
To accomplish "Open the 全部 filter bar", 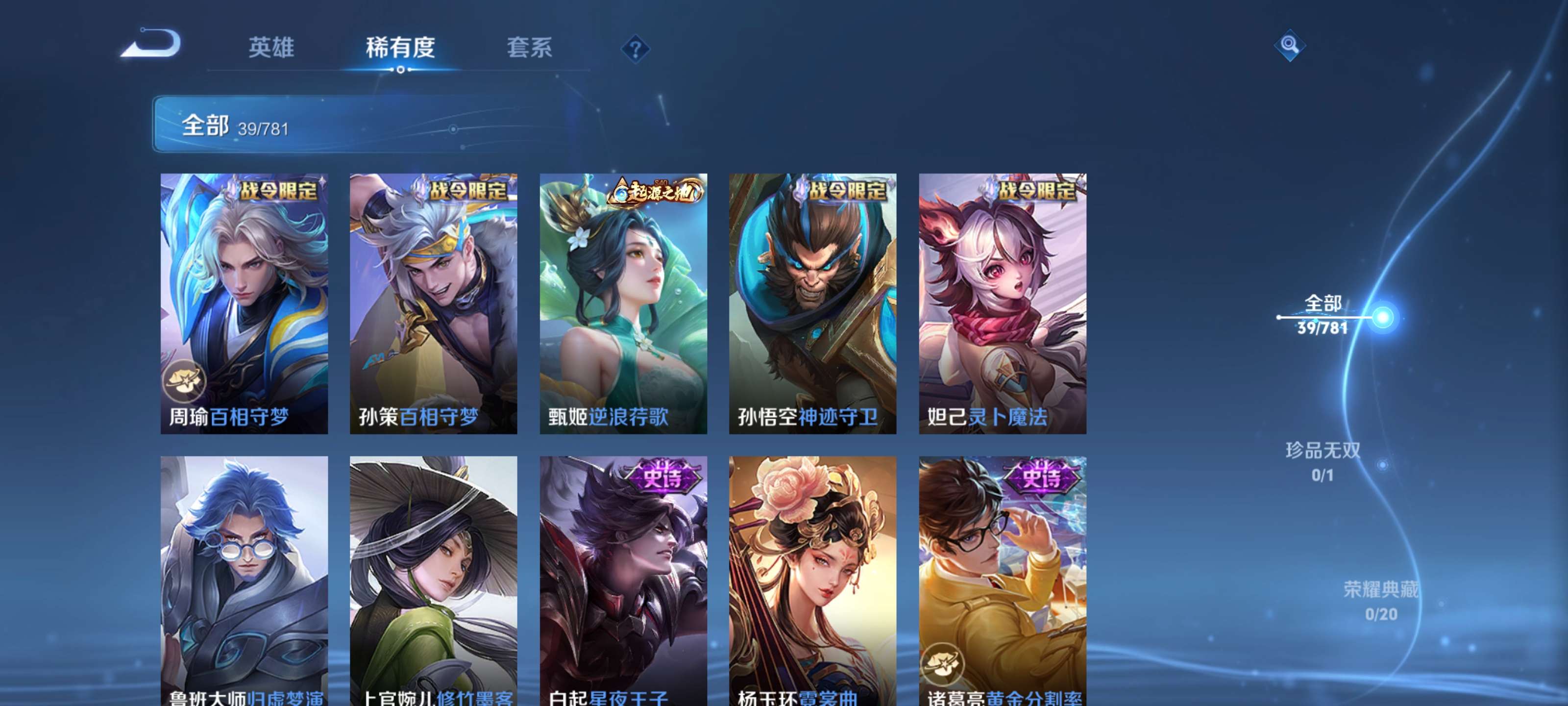I will pos(304,126).
